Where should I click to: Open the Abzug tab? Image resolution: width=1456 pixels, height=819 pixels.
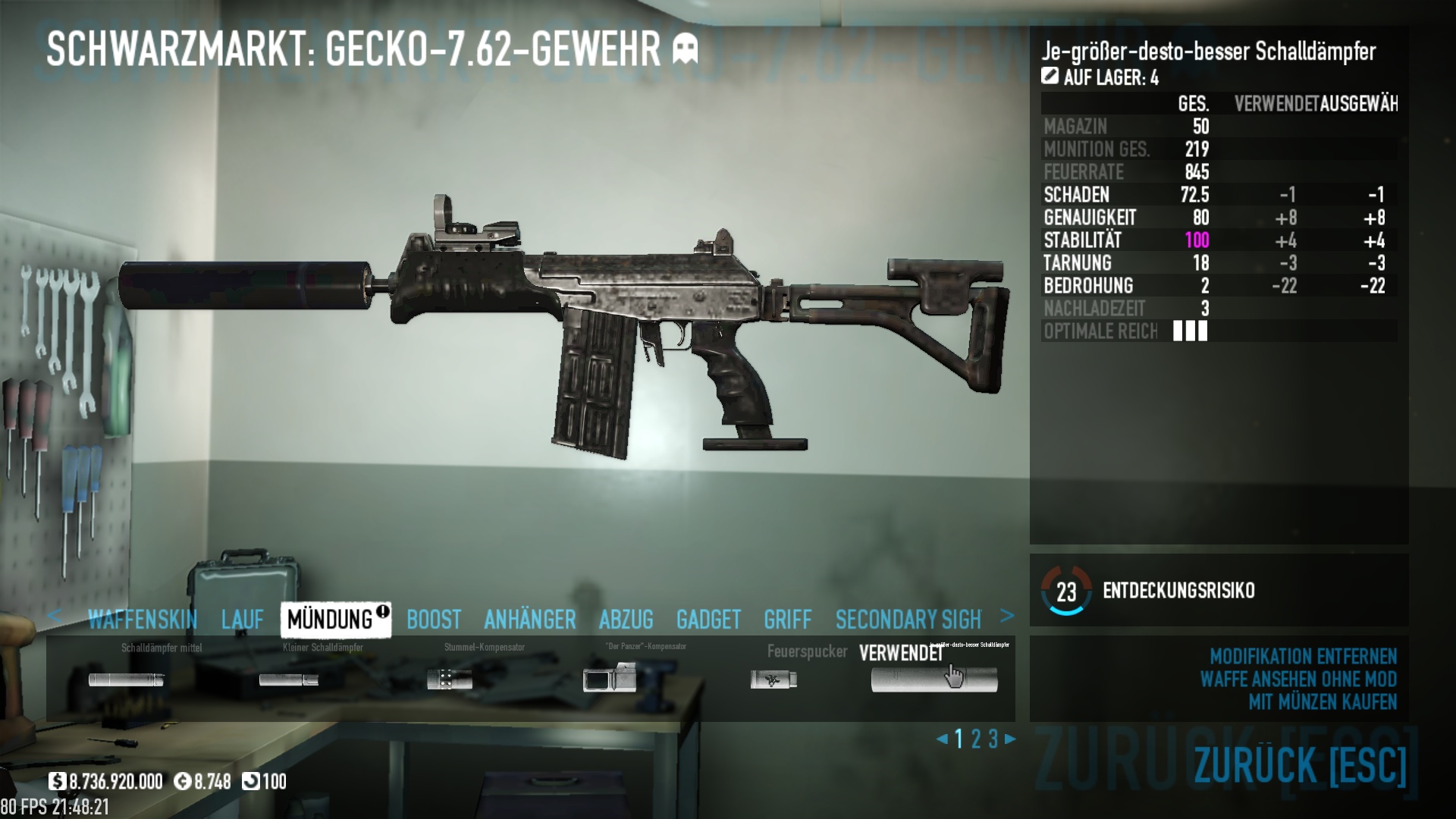626,620
